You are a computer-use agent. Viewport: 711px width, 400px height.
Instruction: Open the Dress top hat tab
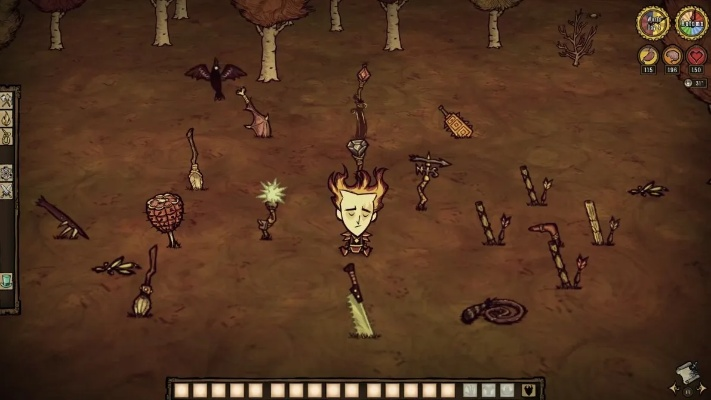[x=6, y=280]
